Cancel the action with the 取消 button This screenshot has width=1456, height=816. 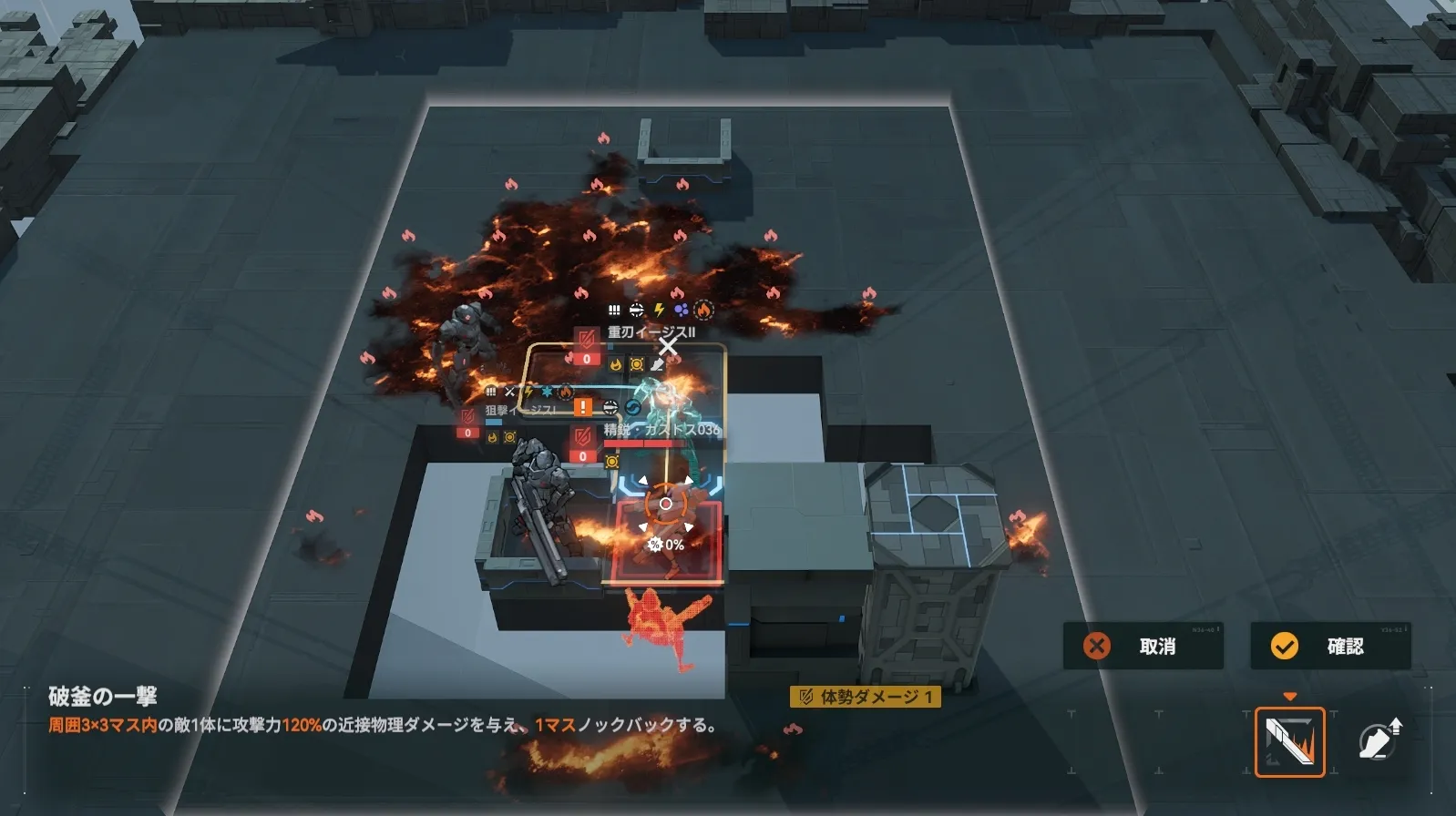coord(1143,646)
